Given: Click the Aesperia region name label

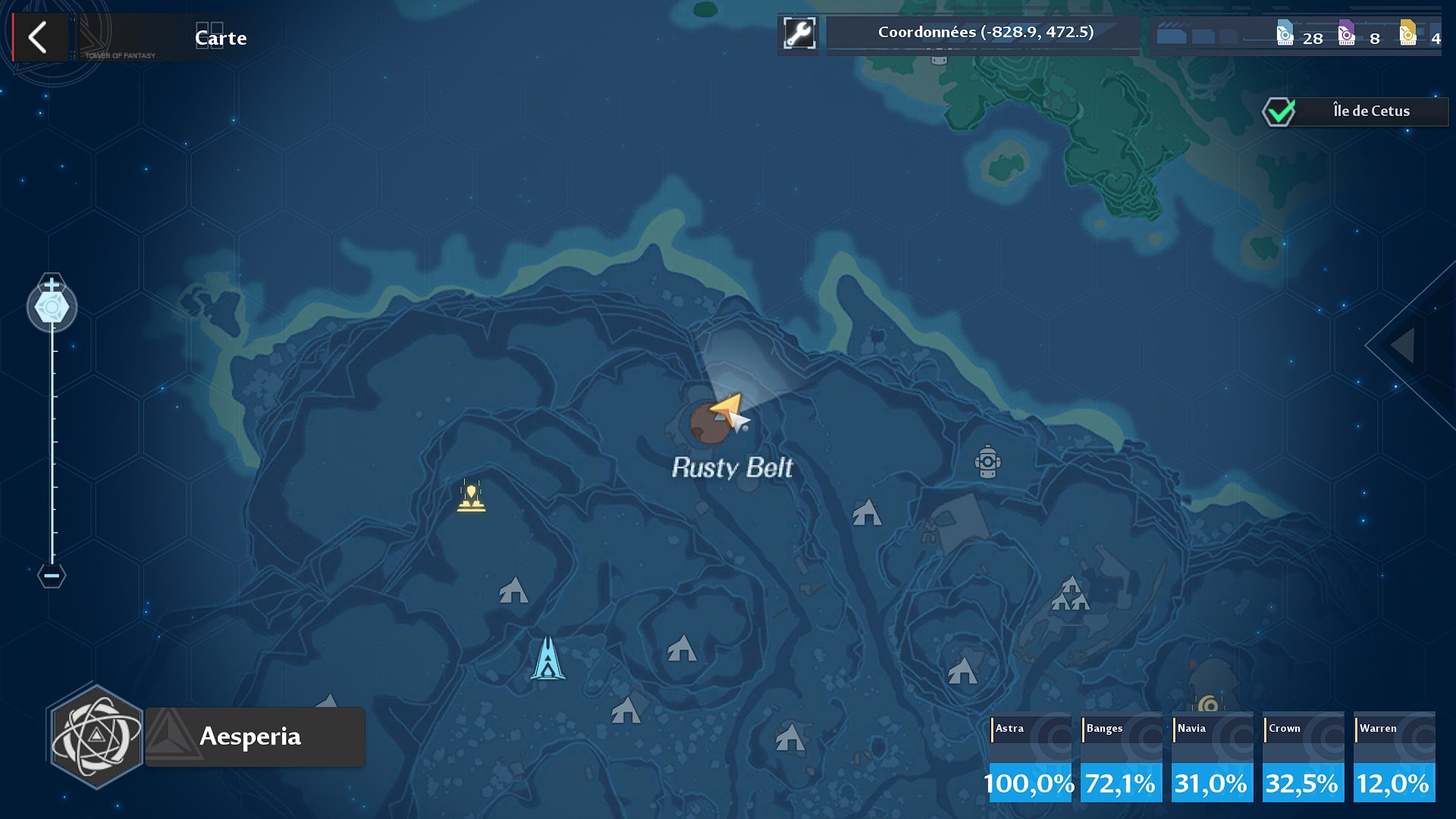Looking at the screenshot, I should tap(250, 736).
